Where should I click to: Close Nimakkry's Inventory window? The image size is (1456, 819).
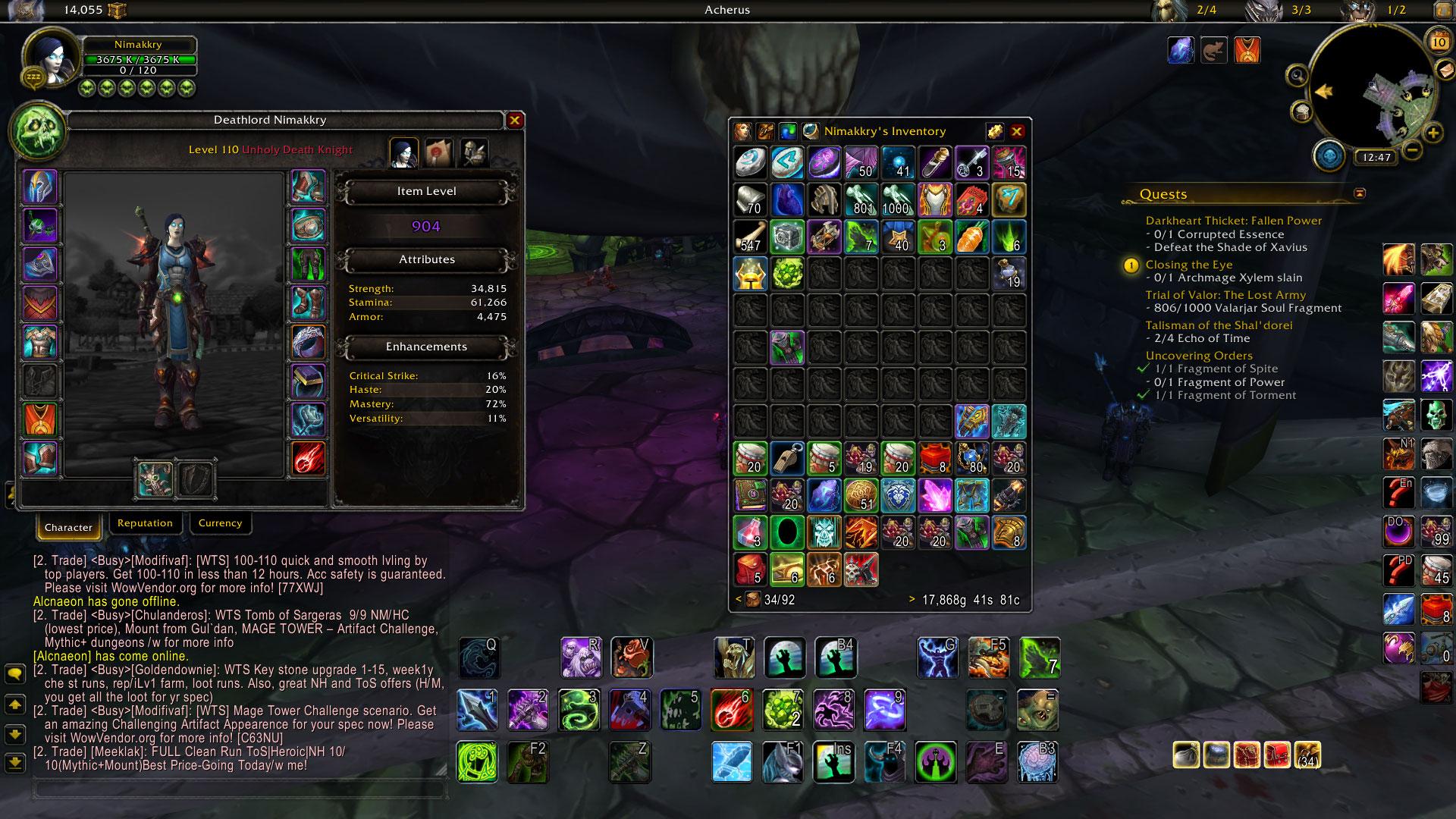coord(1017,131)
